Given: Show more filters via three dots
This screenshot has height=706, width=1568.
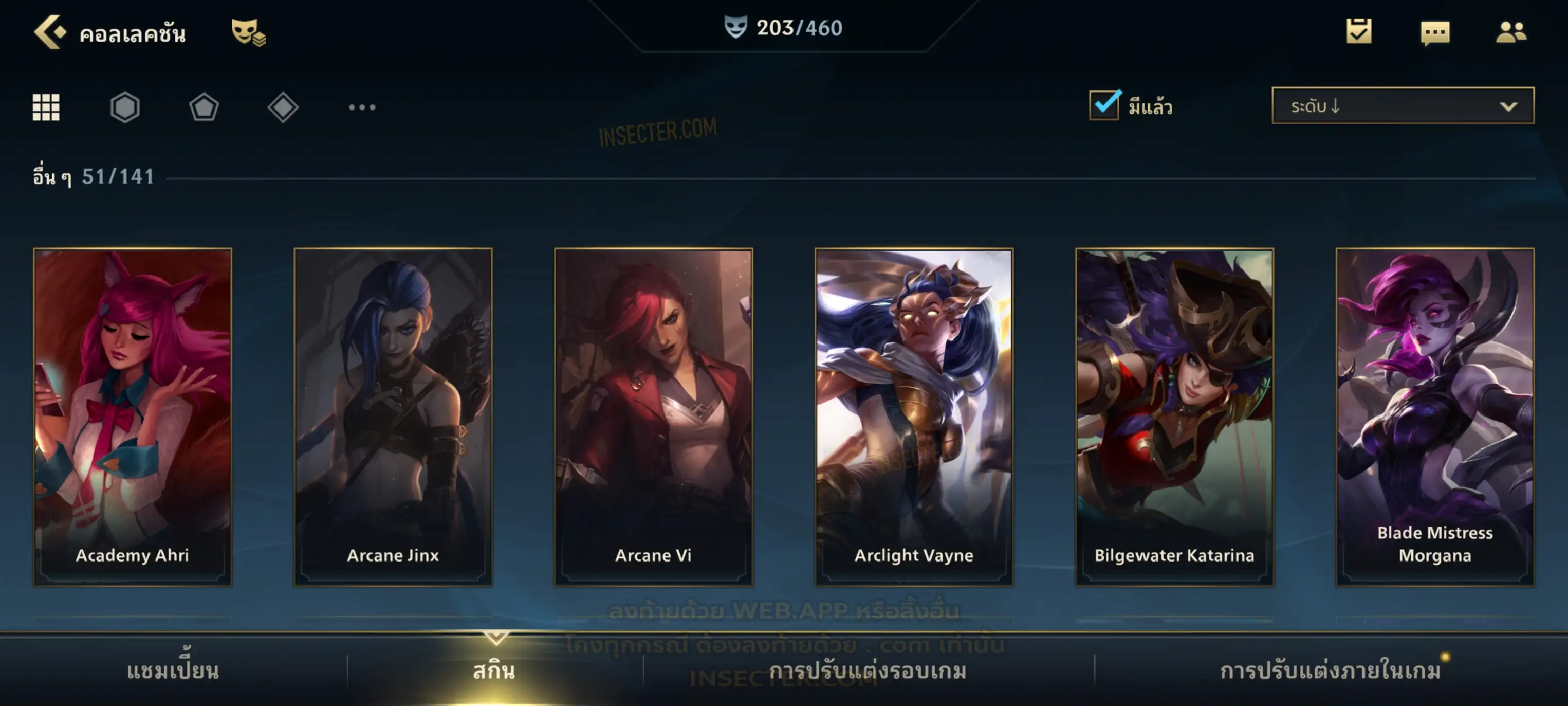Looking at the screenshot, I should [362, 107].
